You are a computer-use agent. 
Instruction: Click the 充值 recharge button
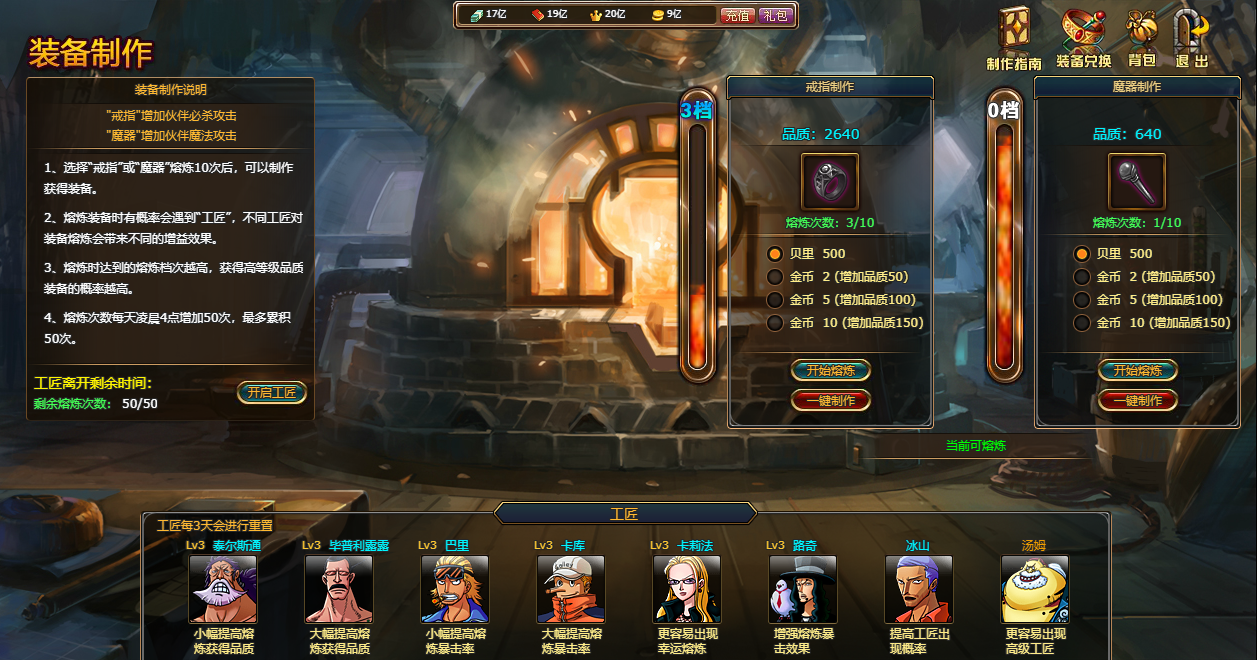(x=737, y=15)
